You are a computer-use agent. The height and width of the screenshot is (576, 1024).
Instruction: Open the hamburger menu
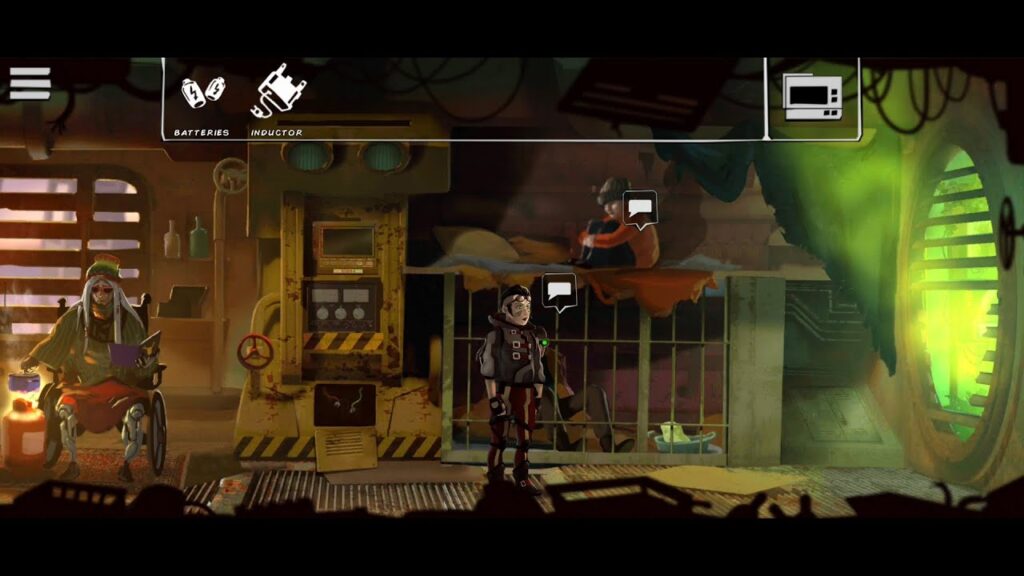30,83
